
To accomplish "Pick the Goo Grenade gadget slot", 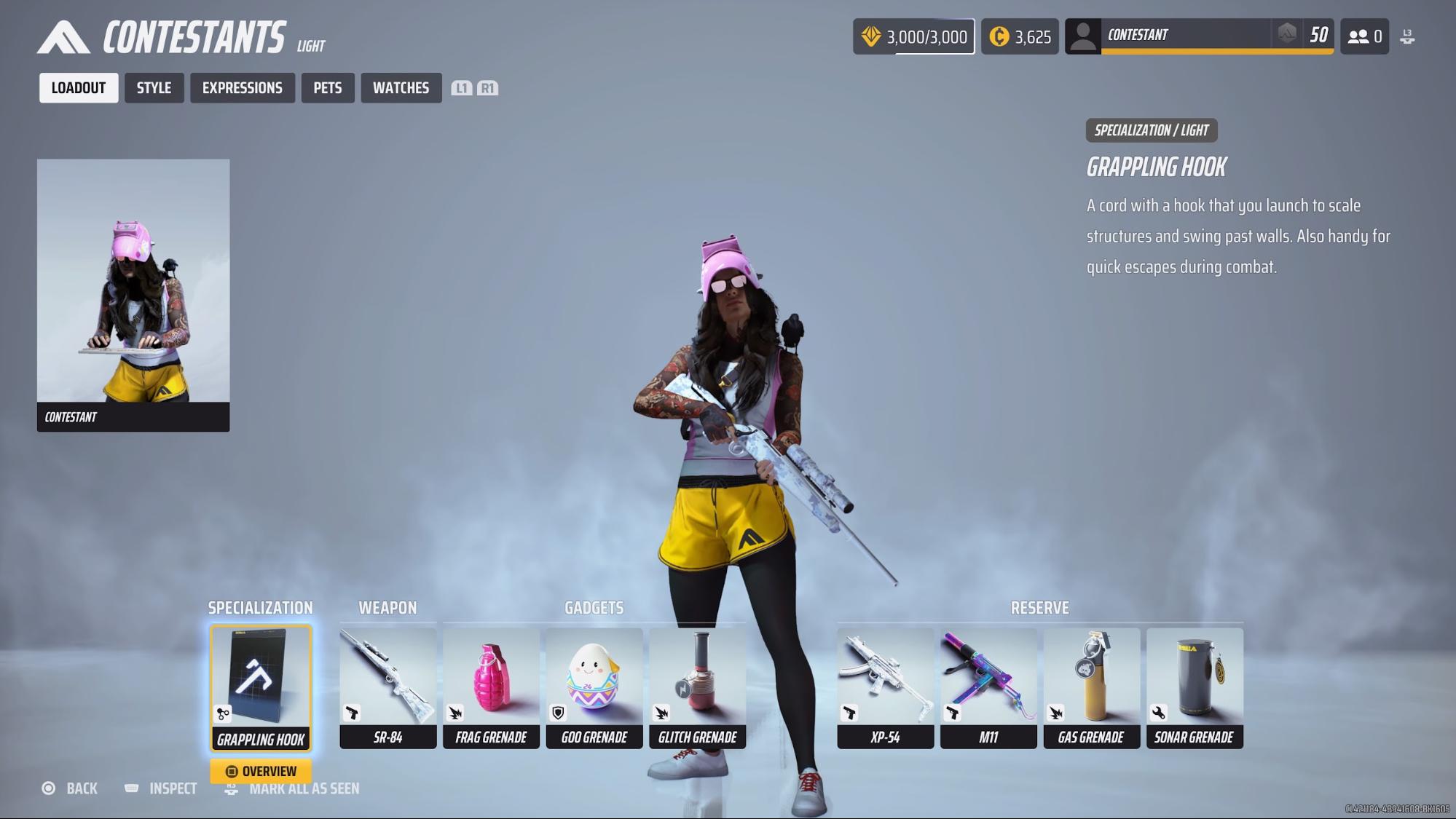I will pyautogui.click(x=594, y=688).
